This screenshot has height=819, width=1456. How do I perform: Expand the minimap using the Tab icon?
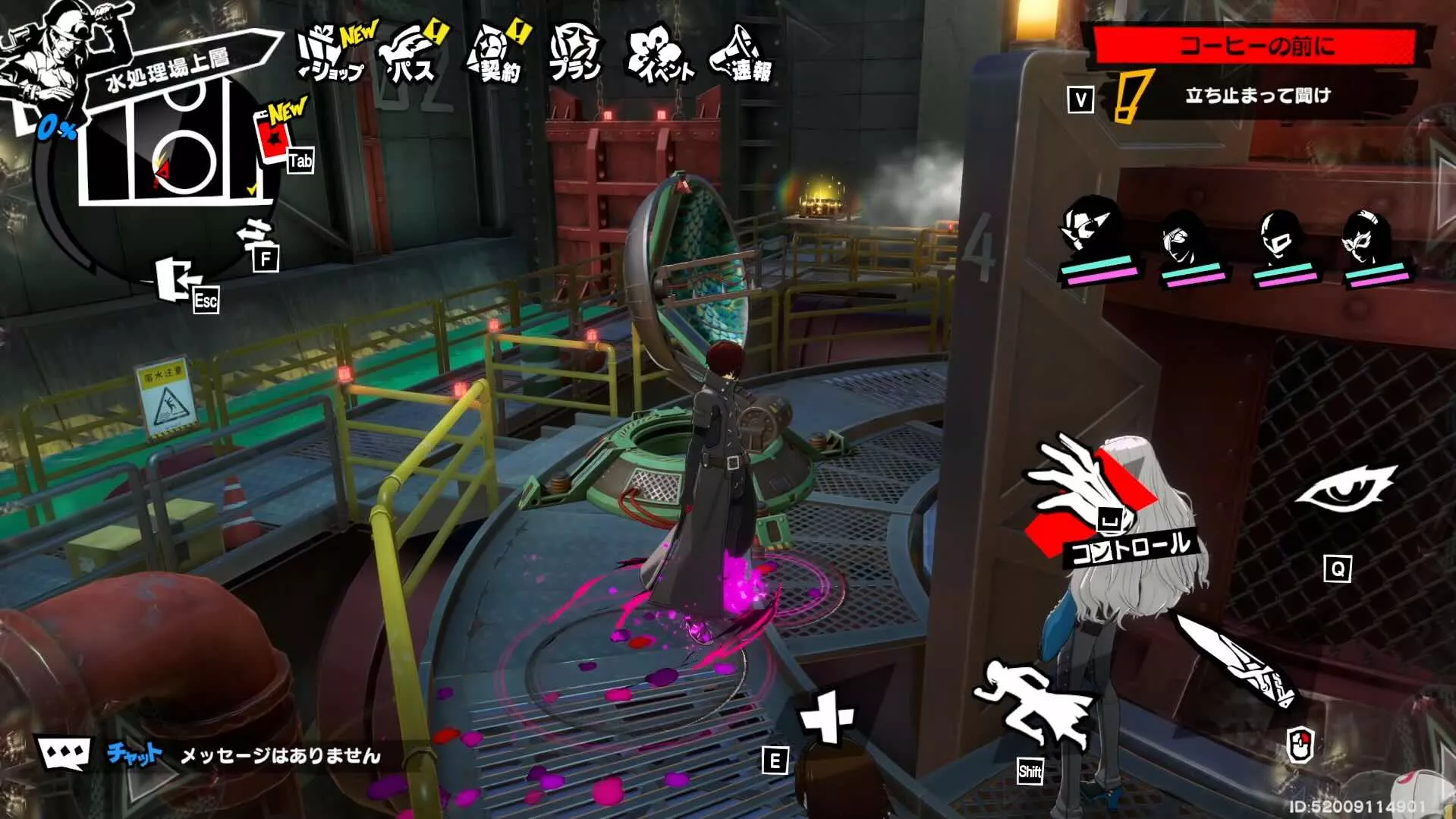pyautogui.click(x=301, y=160)
